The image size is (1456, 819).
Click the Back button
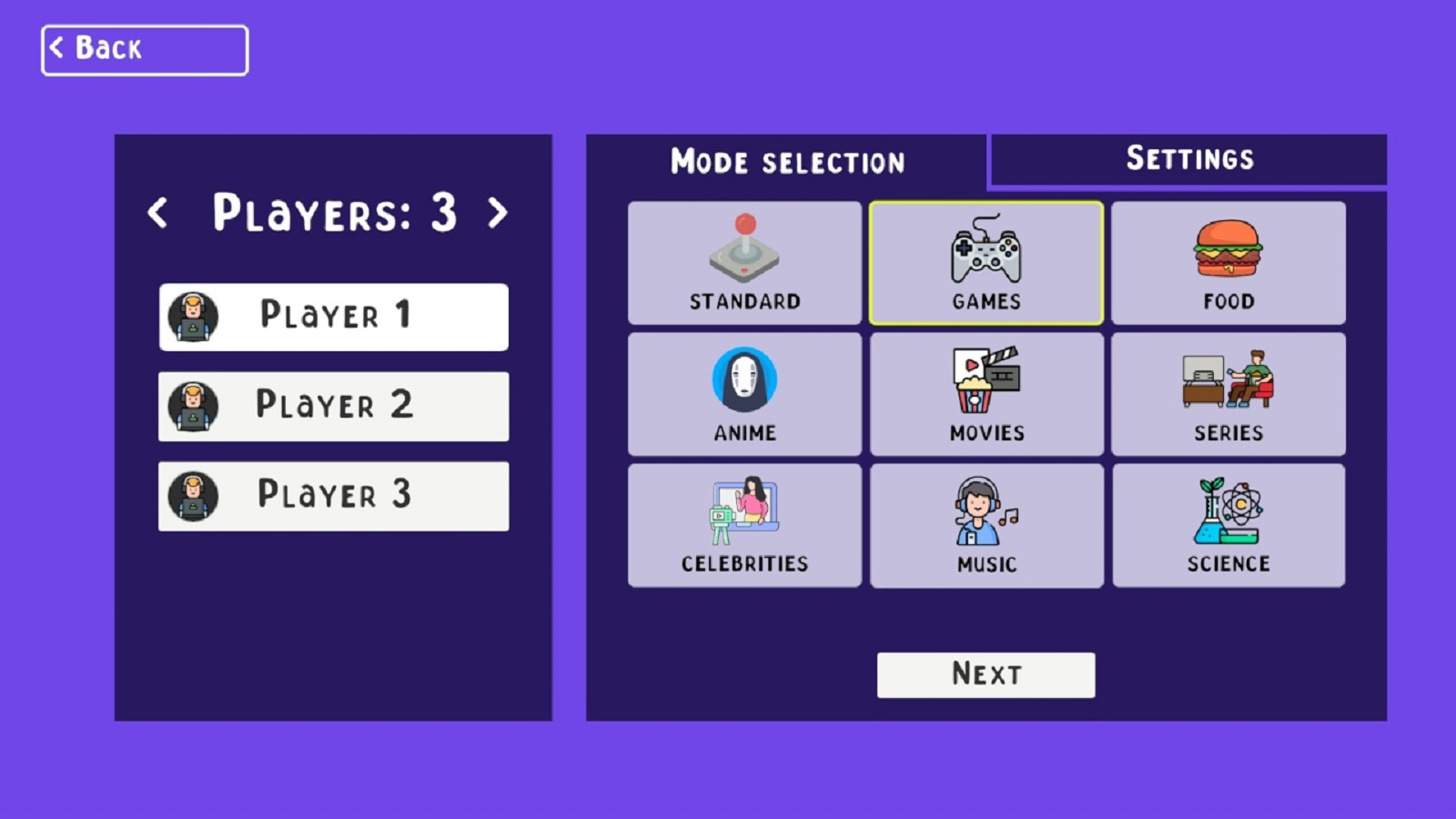click(144, 48)
